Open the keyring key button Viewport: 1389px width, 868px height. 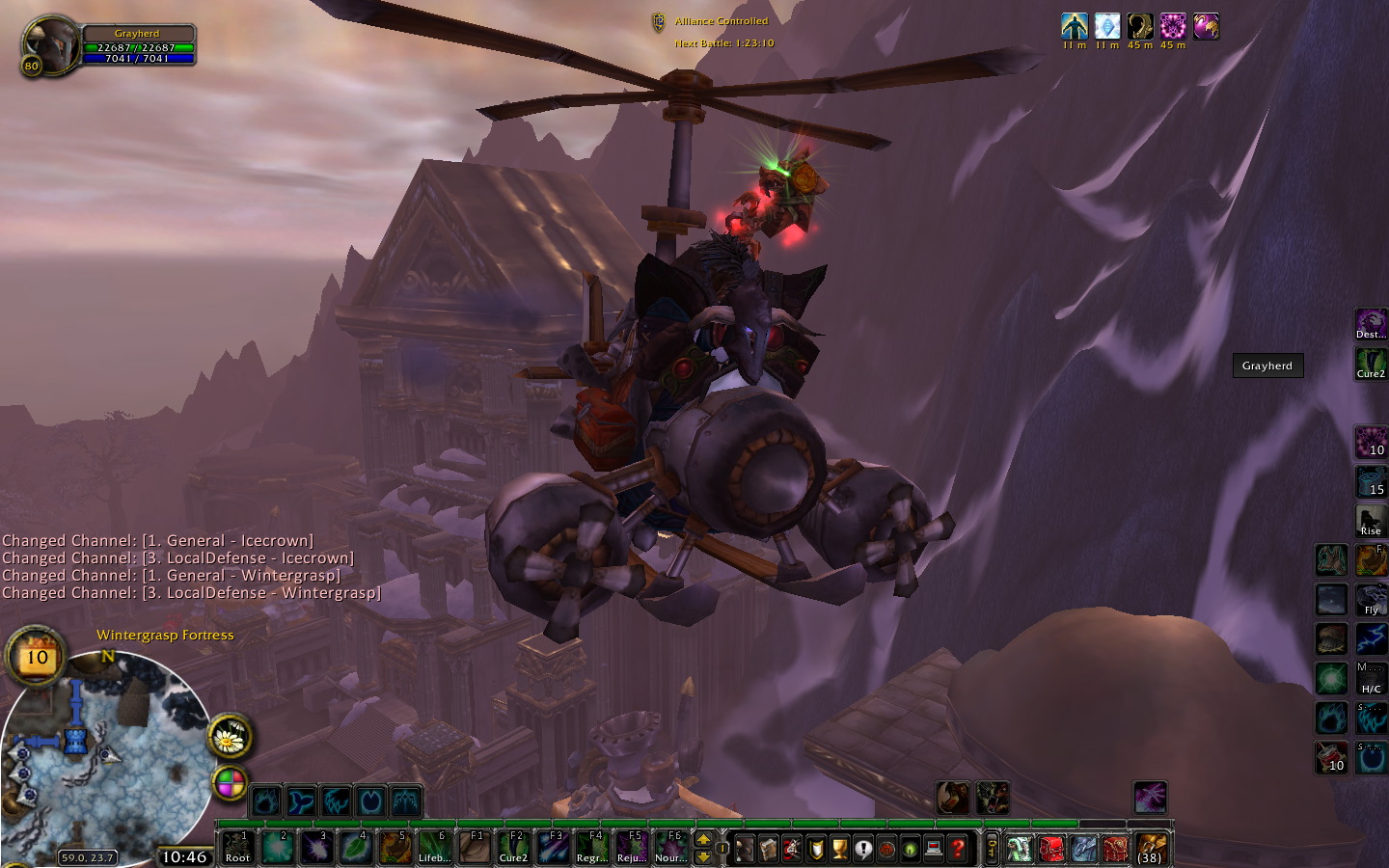(992, 849)
